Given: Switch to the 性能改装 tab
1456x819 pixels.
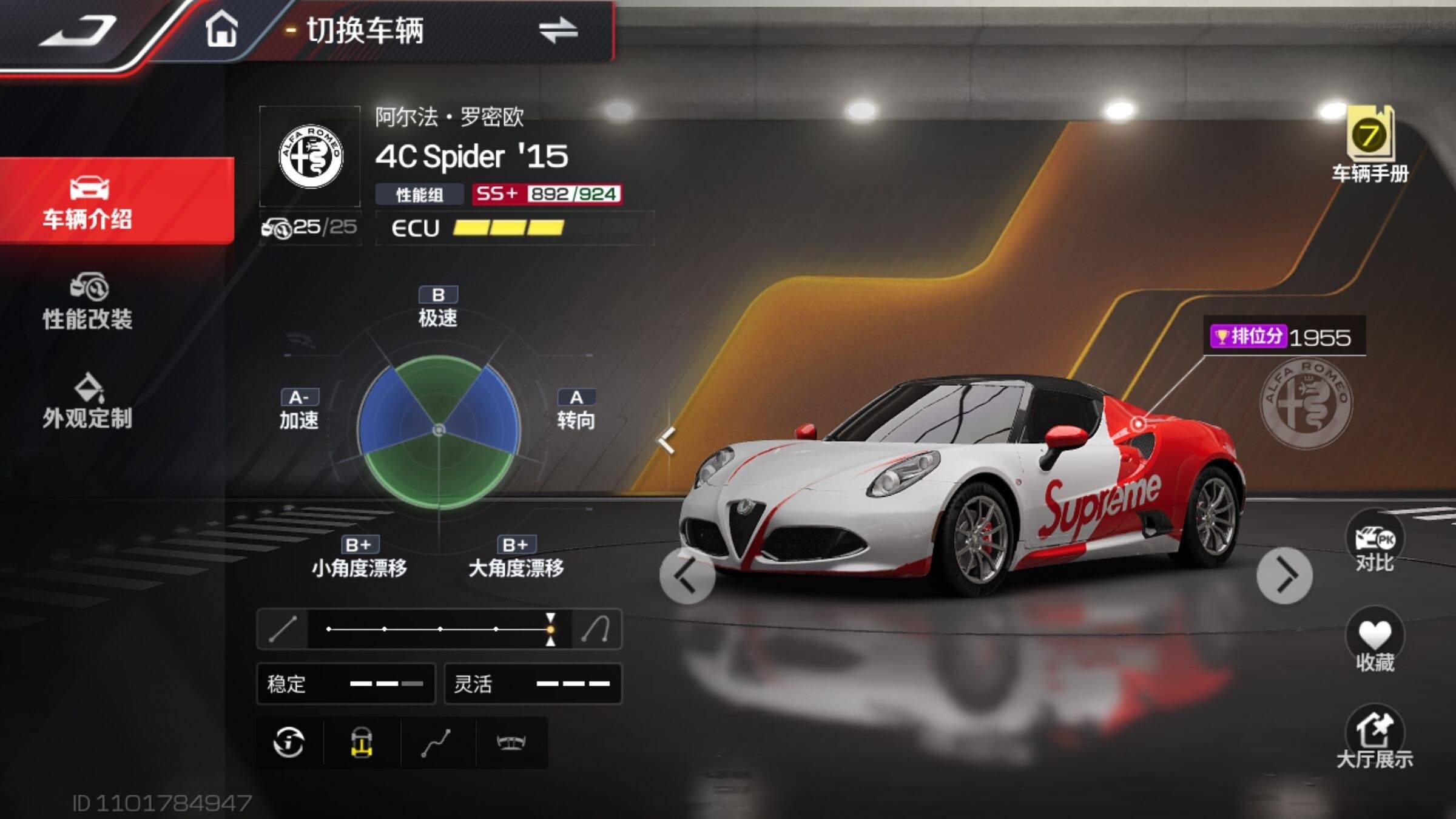Looking at the screenshot, I should point(88,302).
